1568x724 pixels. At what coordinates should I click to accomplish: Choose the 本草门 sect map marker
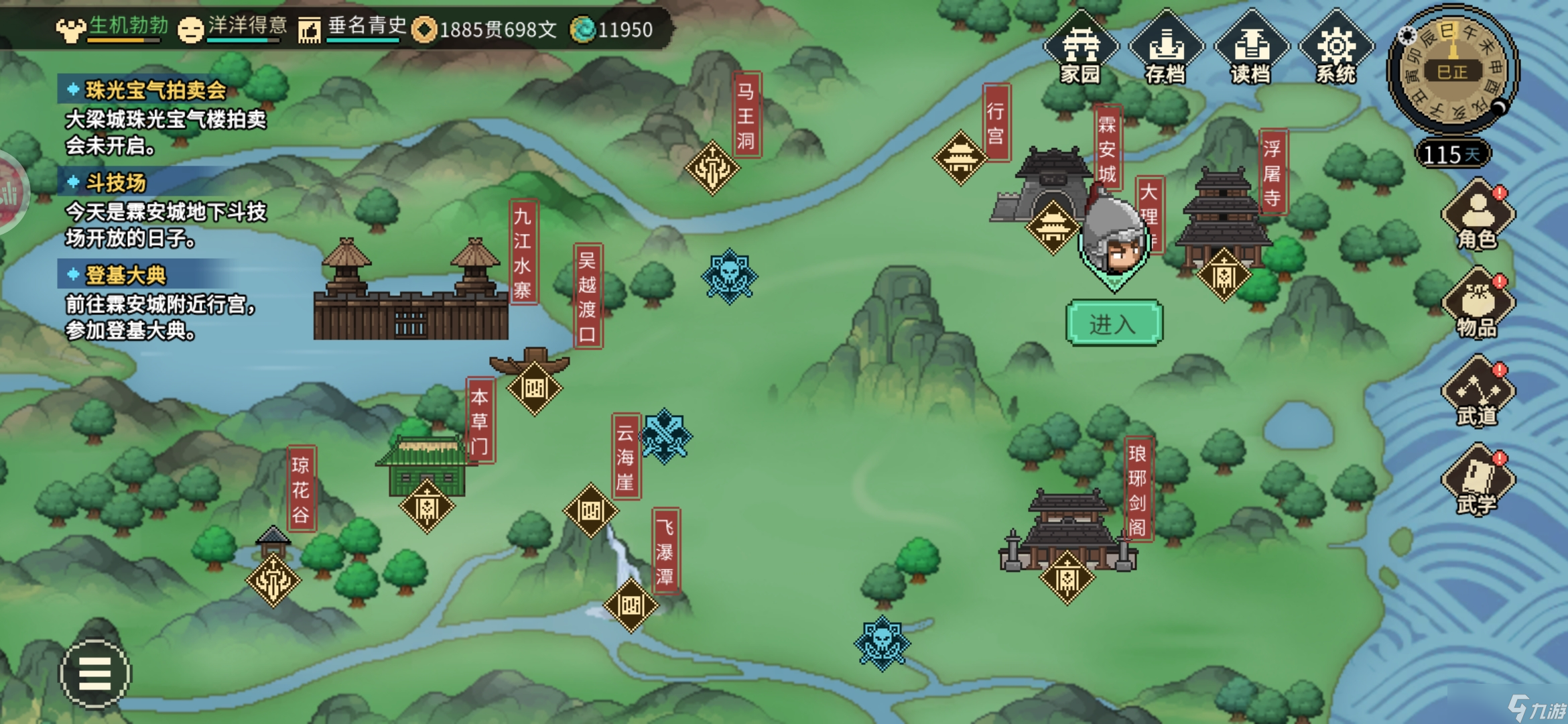point(427,506)
